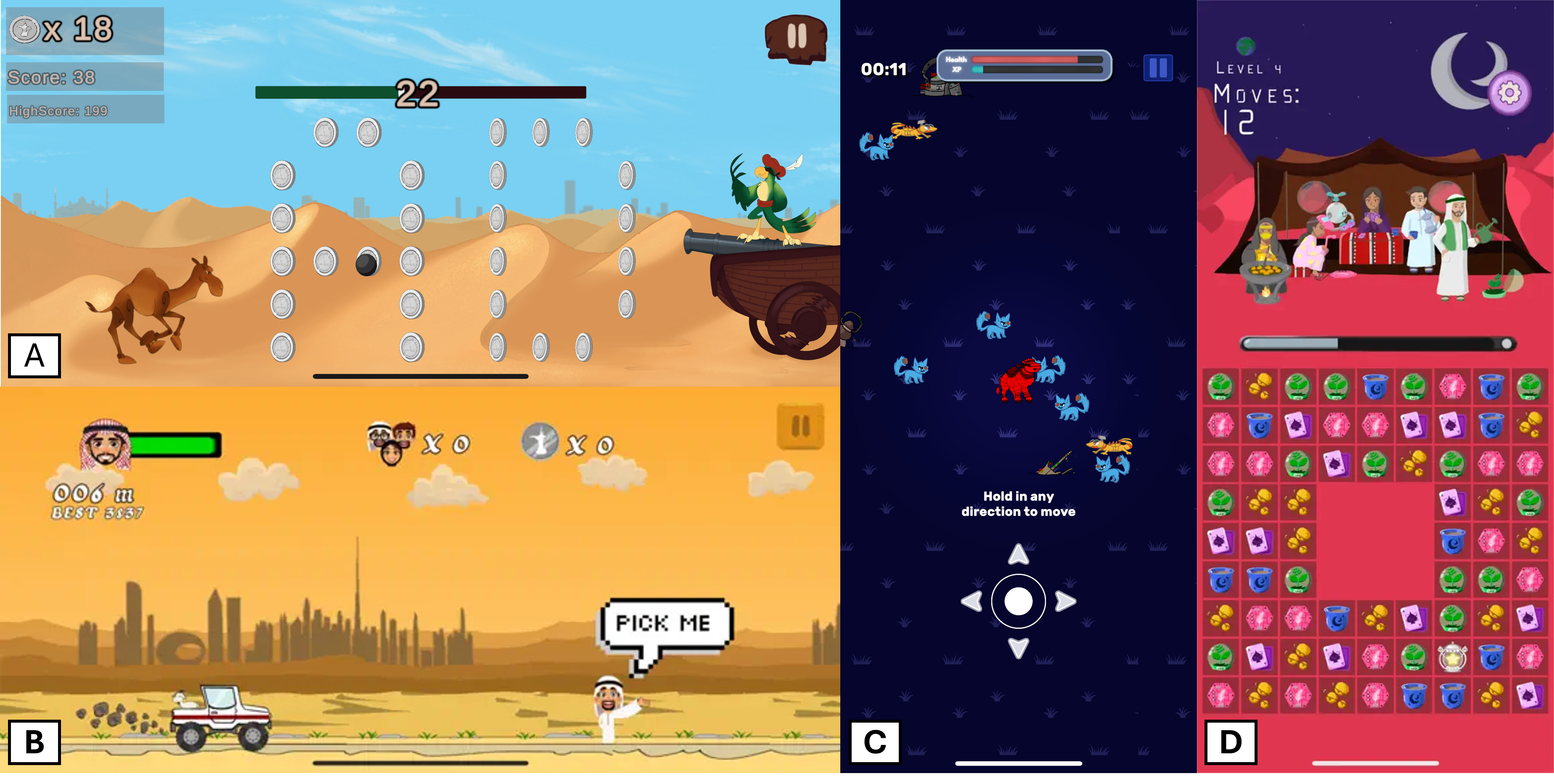Pause the camel game with the brown button
The height and width of the screenshot is (784, 1554).
coord(796,37)
